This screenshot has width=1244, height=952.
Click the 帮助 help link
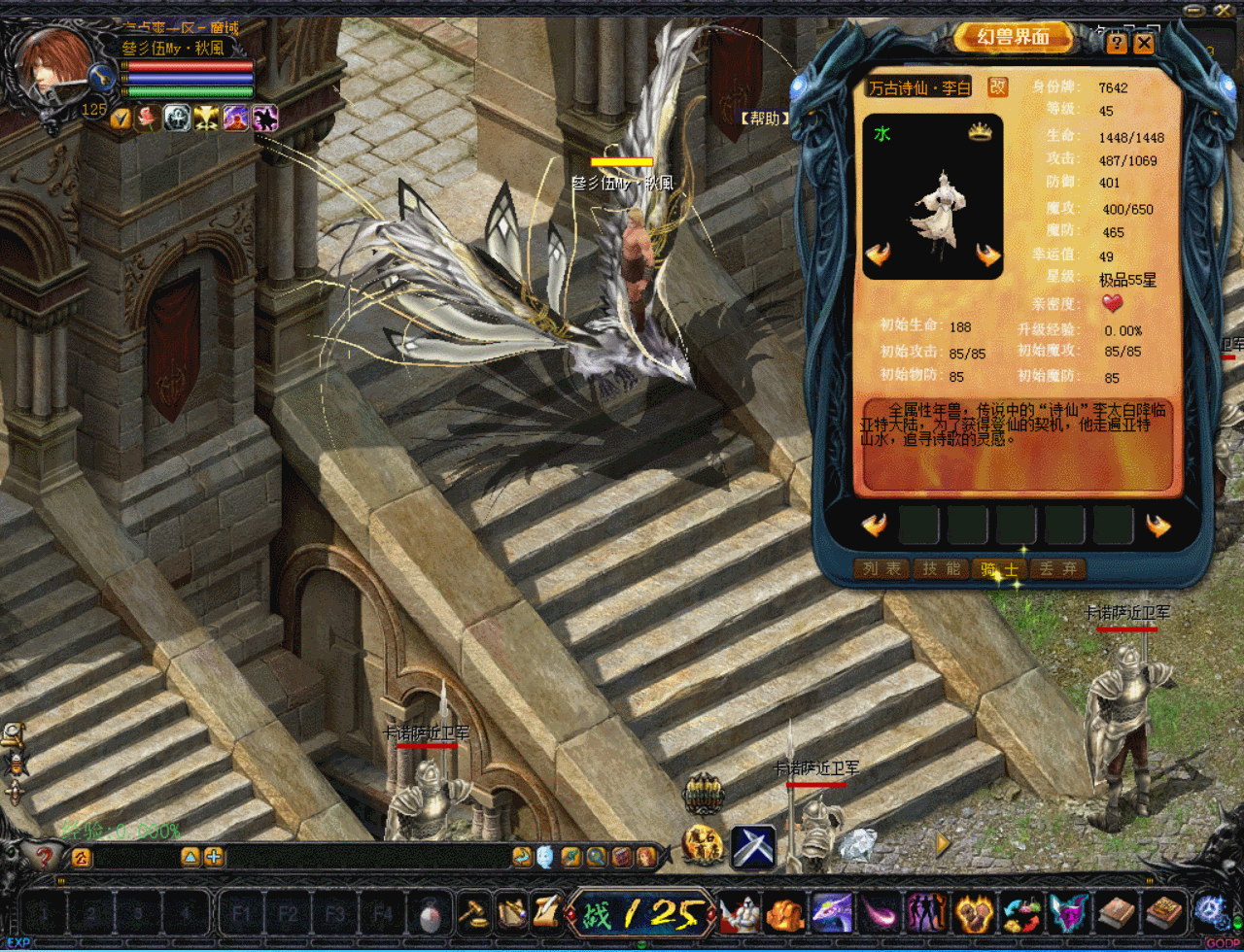coord(763,119)
